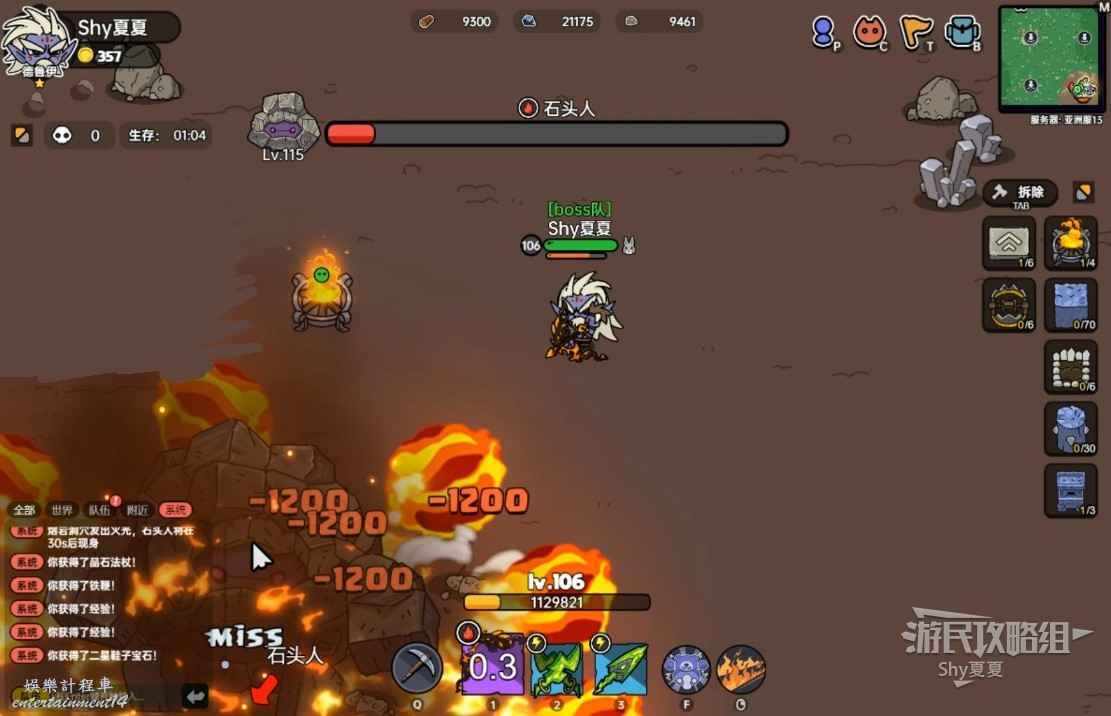Click the chat send arrow button

[x=195, y=695]
